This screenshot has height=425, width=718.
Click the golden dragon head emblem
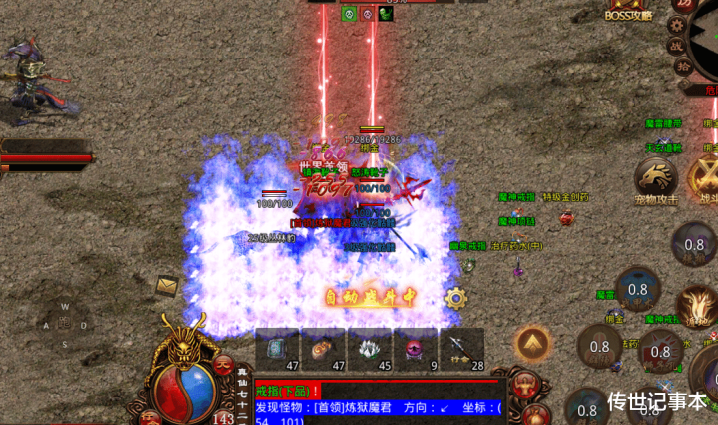coord(186,345)
